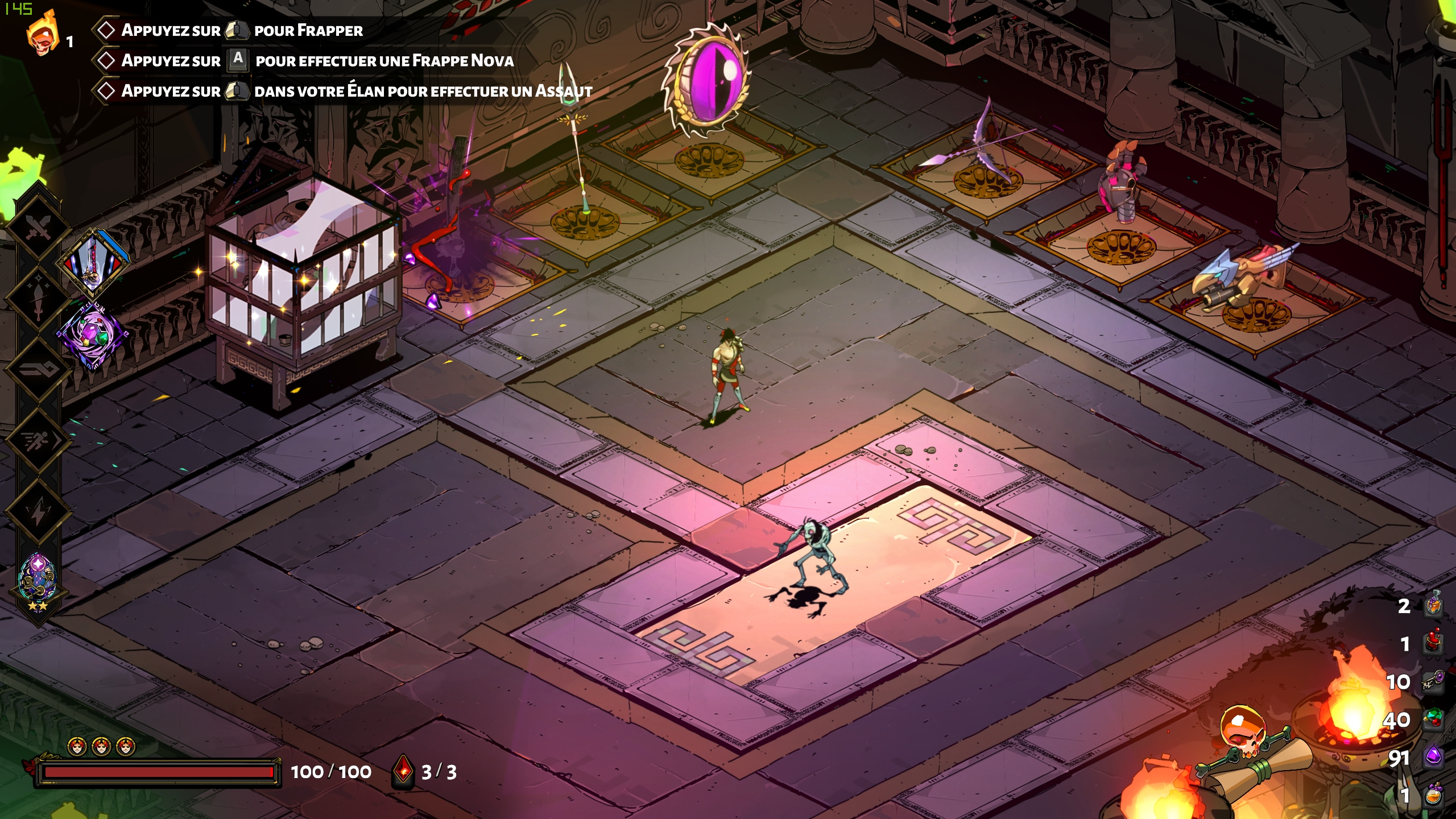Click the Ambrosia decanter resource icon
The height and width of the screenshot is (819, 1456).
point(1434,605)
